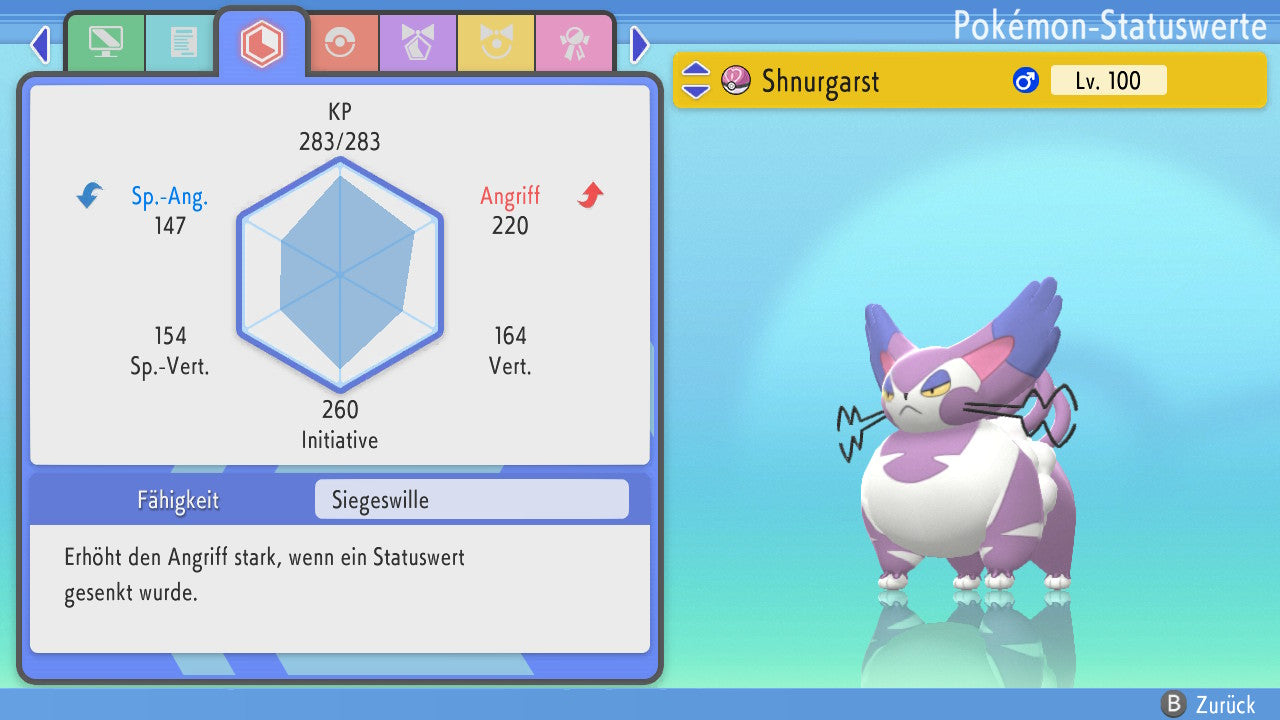Click the left arrow beside the tabs
1280x720 pixels.
tap(40, 45)
